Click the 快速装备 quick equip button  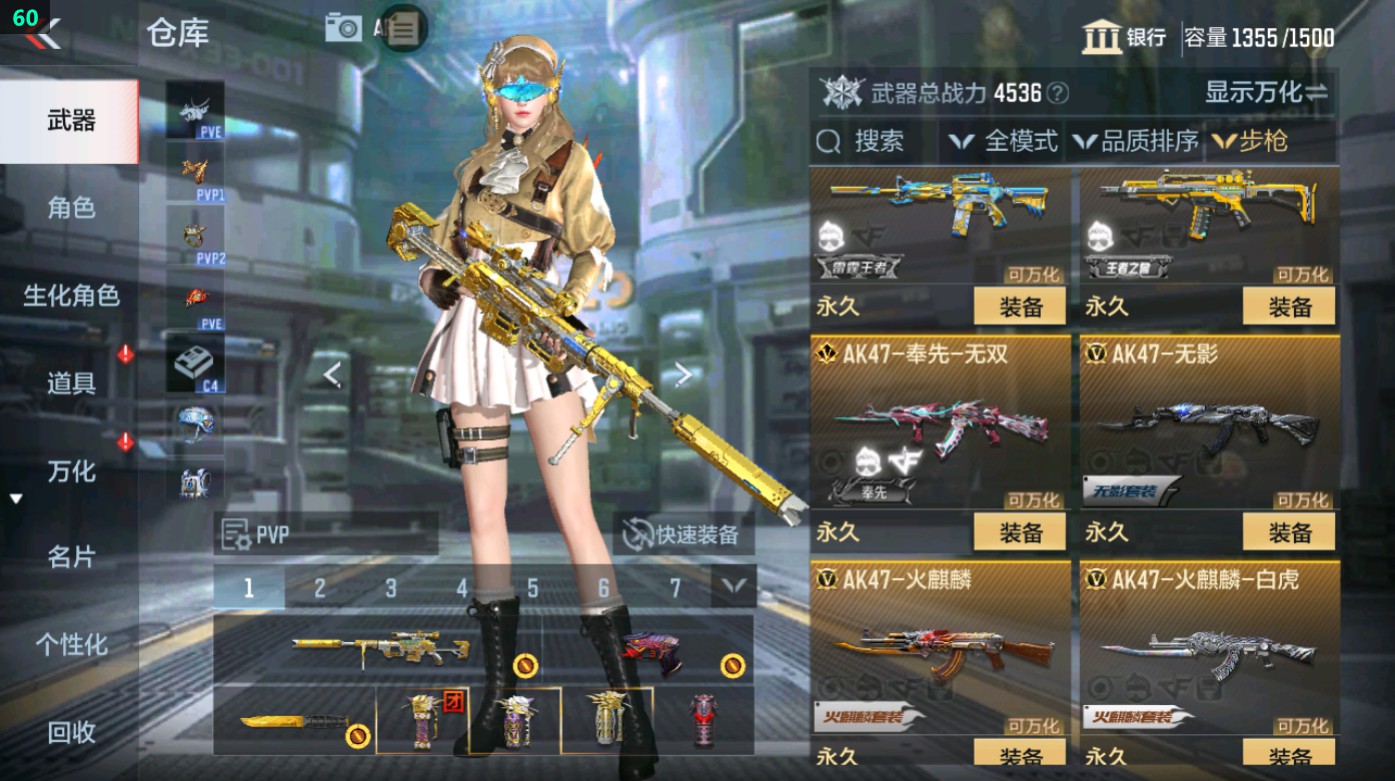pyautogui.click(x=686, y=534)
